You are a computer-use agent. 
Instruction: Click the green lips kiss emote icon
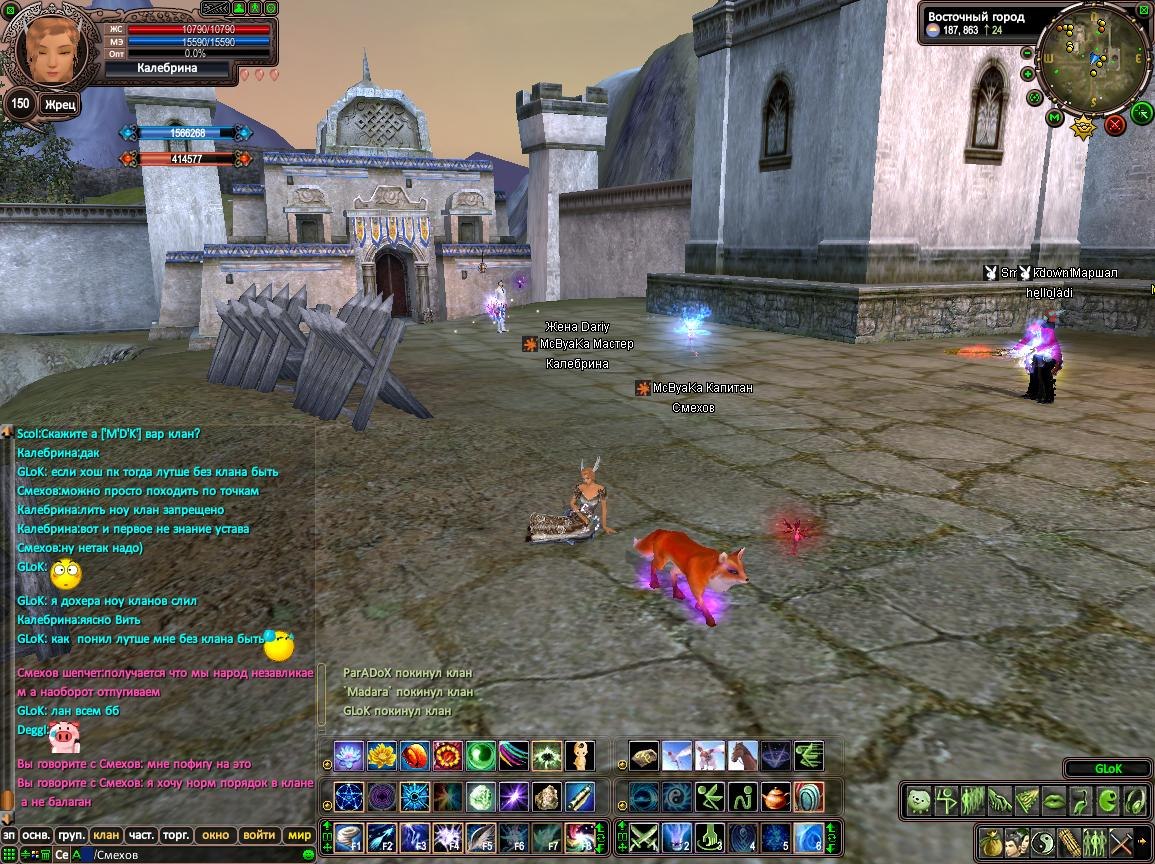1054,800
